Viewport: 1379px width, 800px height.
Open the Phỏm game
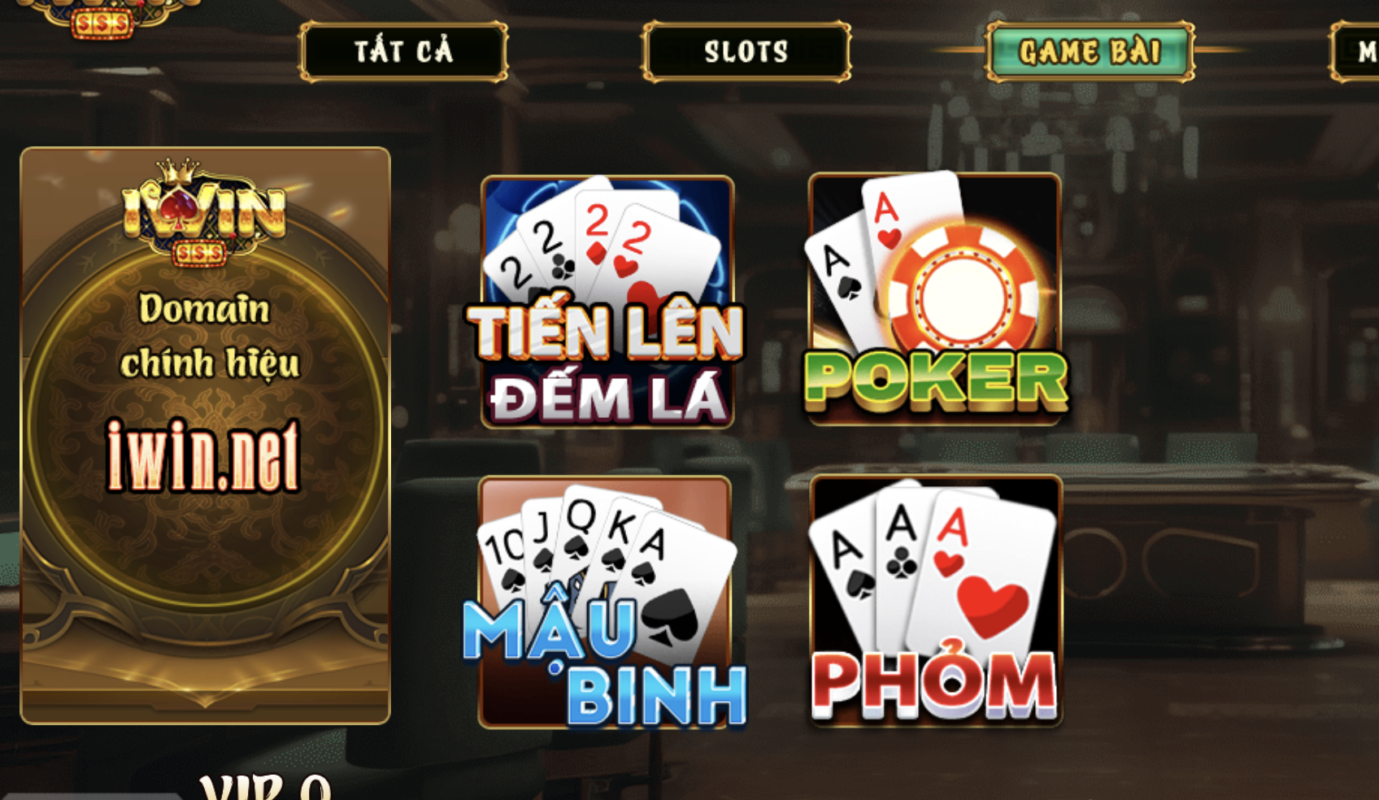pos(935,600)
